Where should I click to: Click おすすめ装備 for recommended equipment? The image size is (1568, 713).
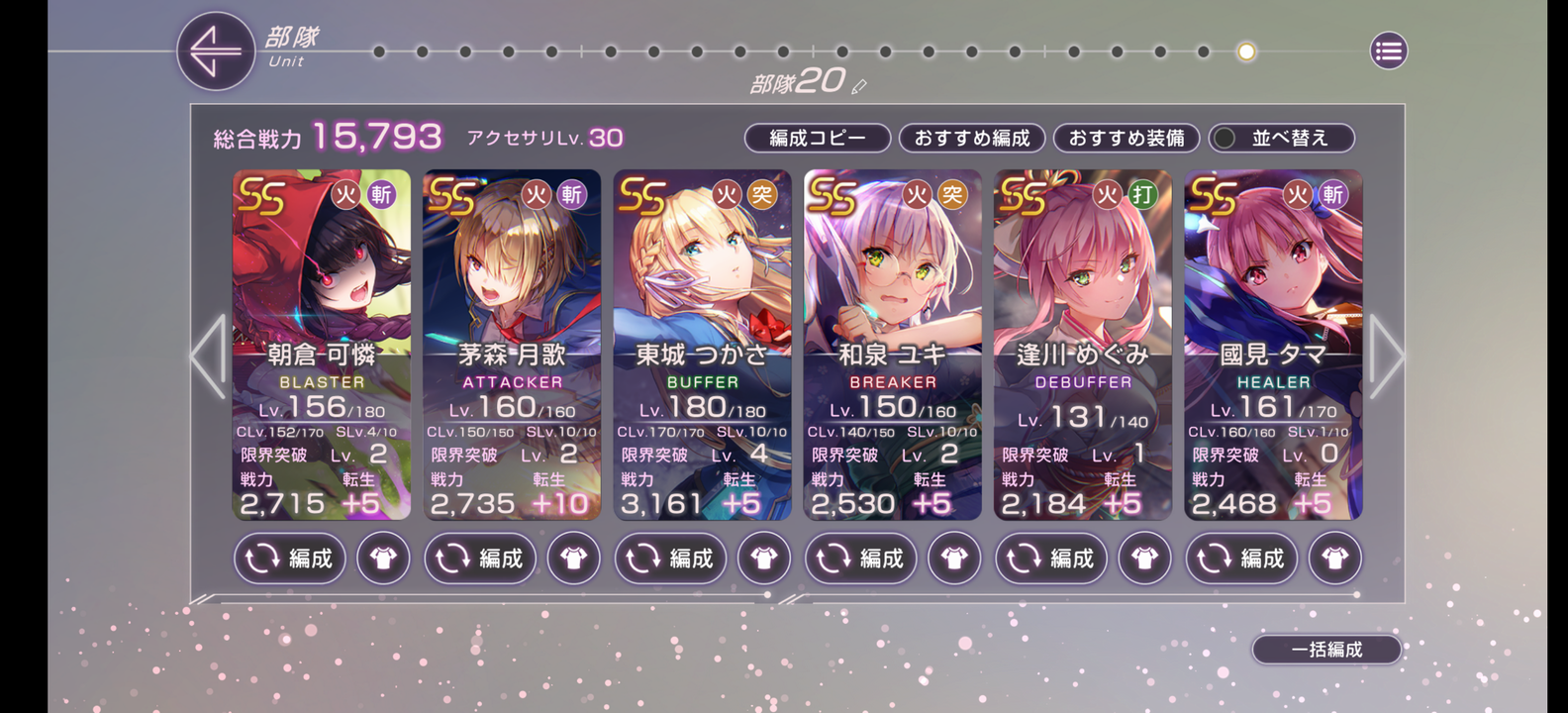(1127, 139)
